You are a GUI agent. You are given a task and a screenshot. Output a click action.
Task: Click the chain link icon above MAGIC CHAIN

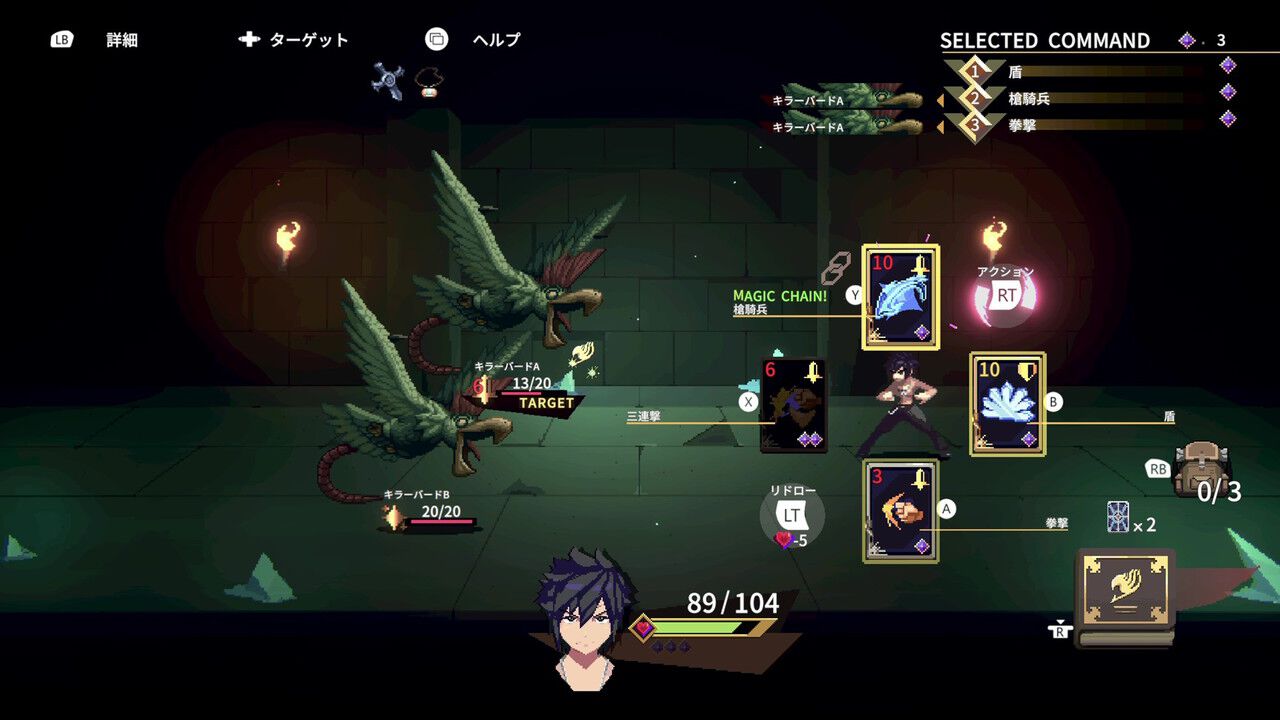(x=835, y=267)
